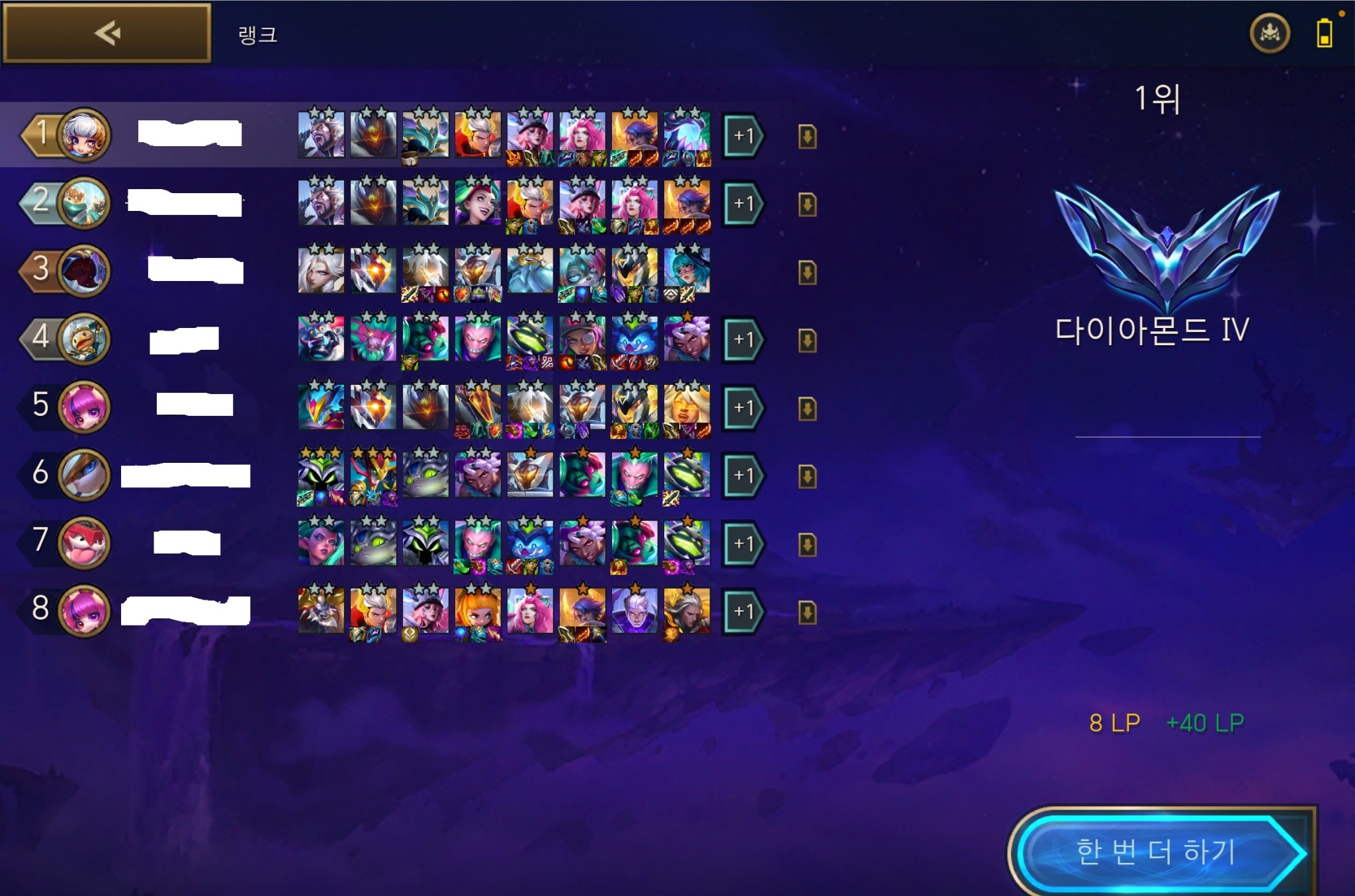Show extra +1 units for 4th place

[742, 340]
